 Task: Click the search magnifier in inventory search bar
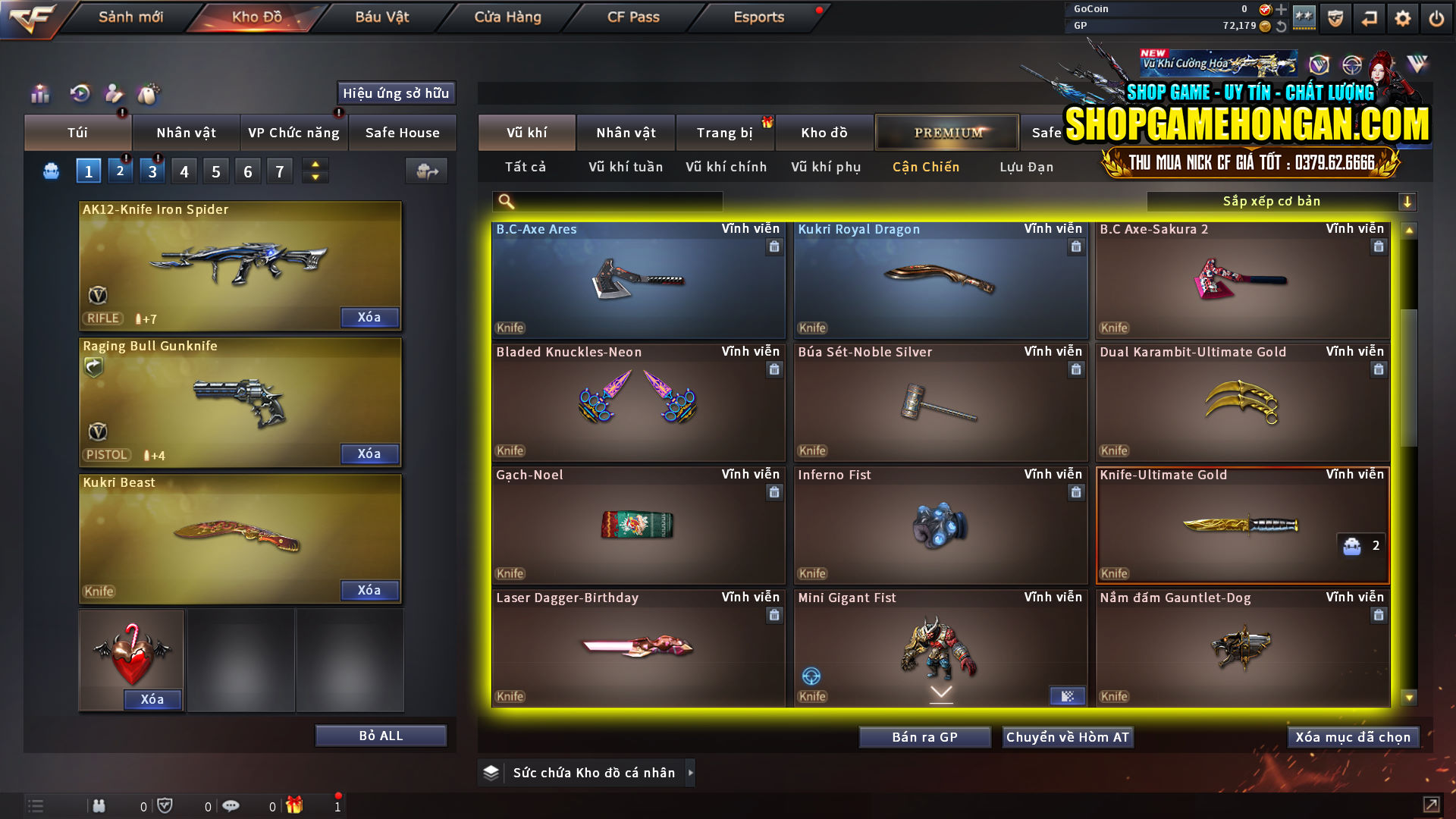click(505, 201)
